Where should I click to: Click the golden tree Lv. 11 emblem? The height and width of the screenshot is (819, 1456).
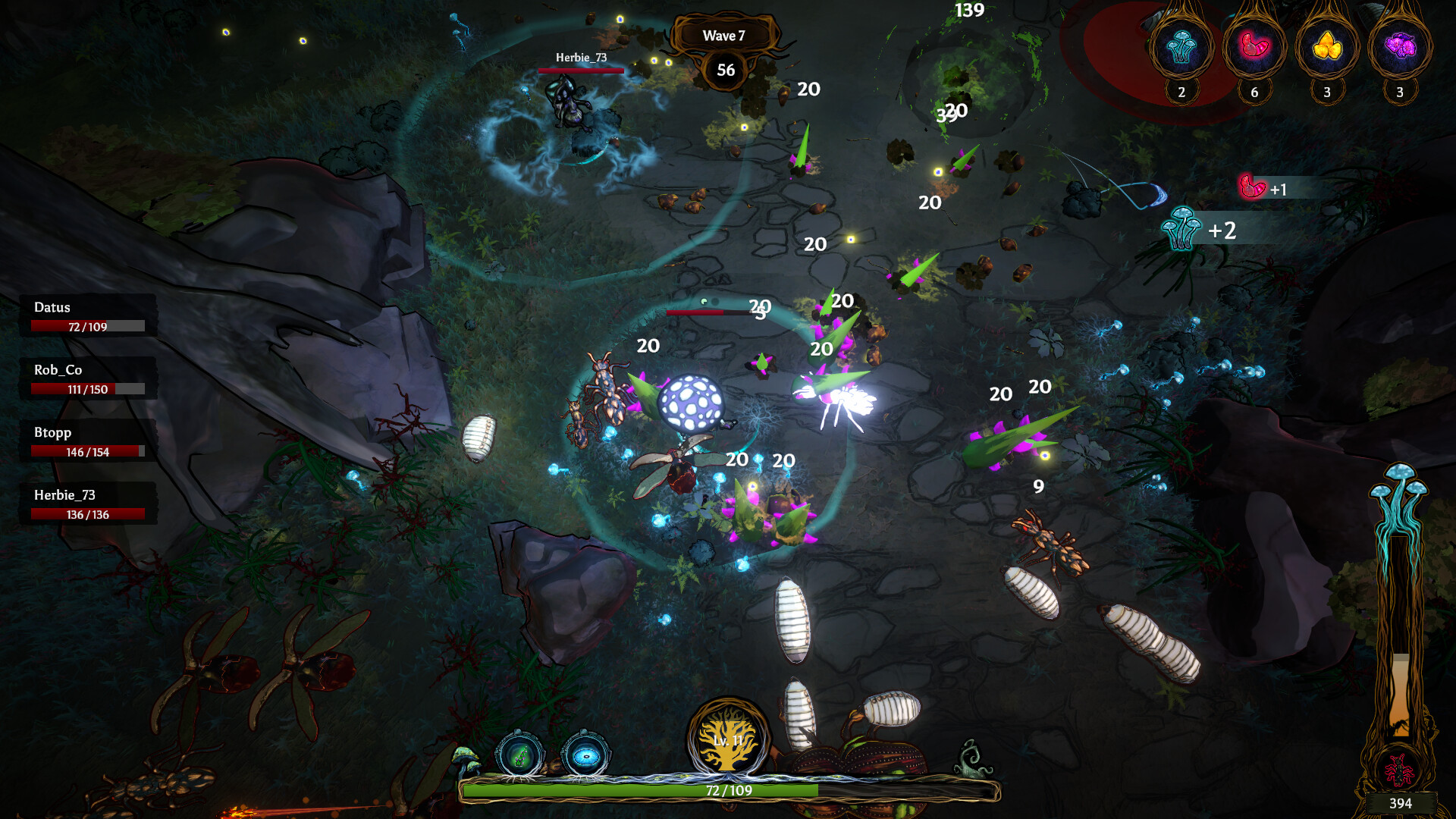click(x=730, y=742)
